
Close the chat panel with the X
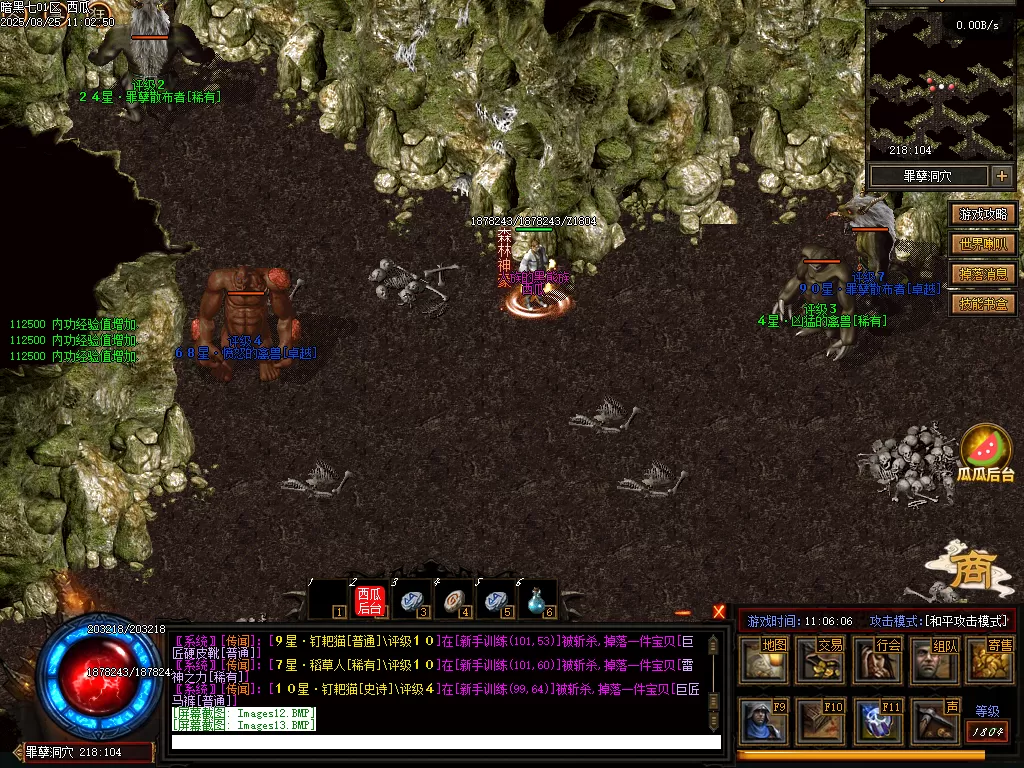coord(719,612)
